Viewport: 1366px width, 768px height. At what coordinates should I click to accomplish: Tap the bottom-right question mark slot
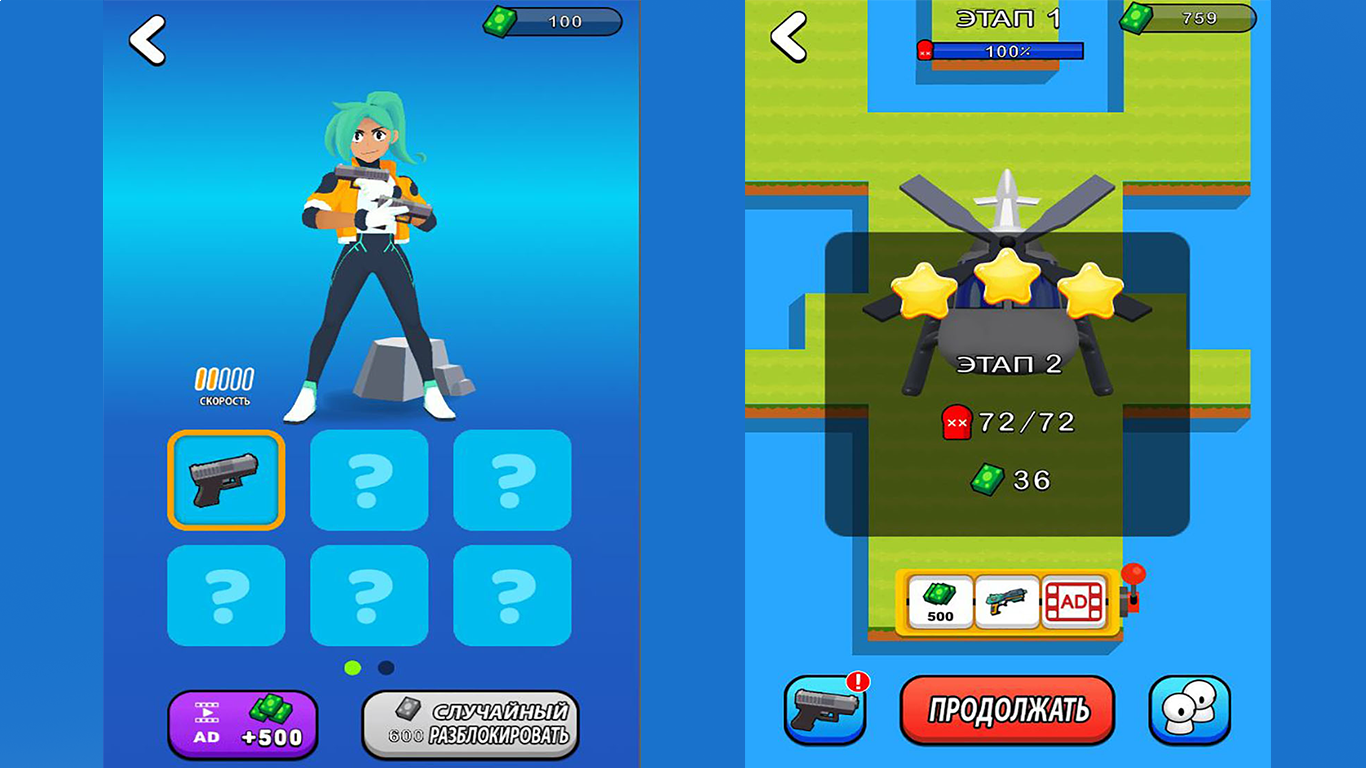(x=511, y=597)
